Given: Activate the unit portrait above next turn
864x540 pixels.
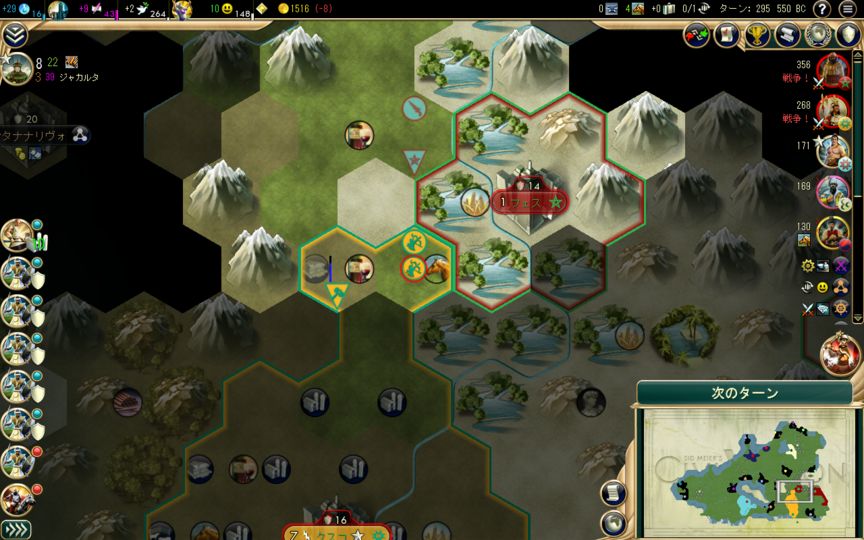Looking at the screenshot, I should 840,354.
